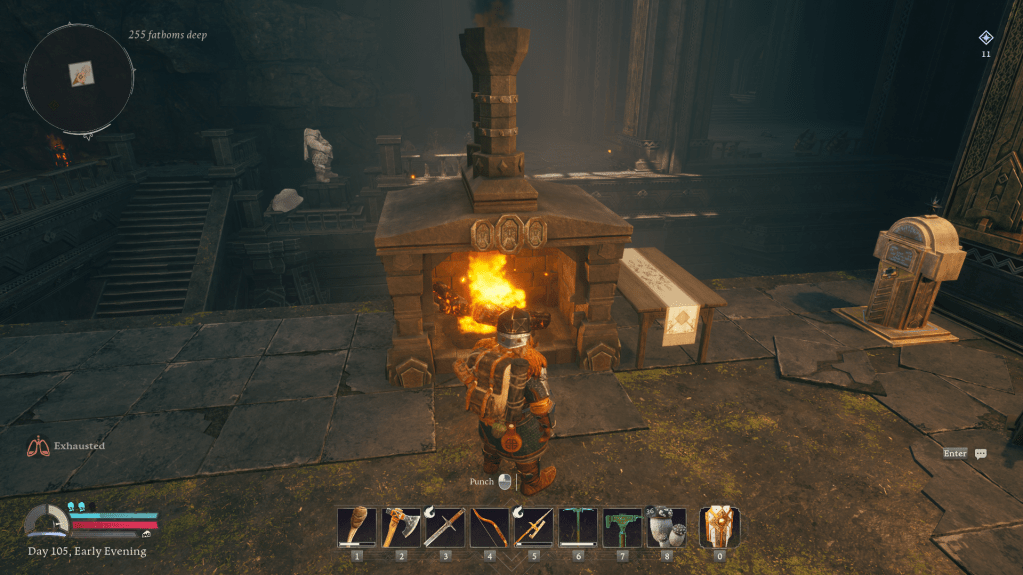Select the mushroom stack in slot 8
The height and width of the screenshot is (575, 1023).
pos(666,527)
